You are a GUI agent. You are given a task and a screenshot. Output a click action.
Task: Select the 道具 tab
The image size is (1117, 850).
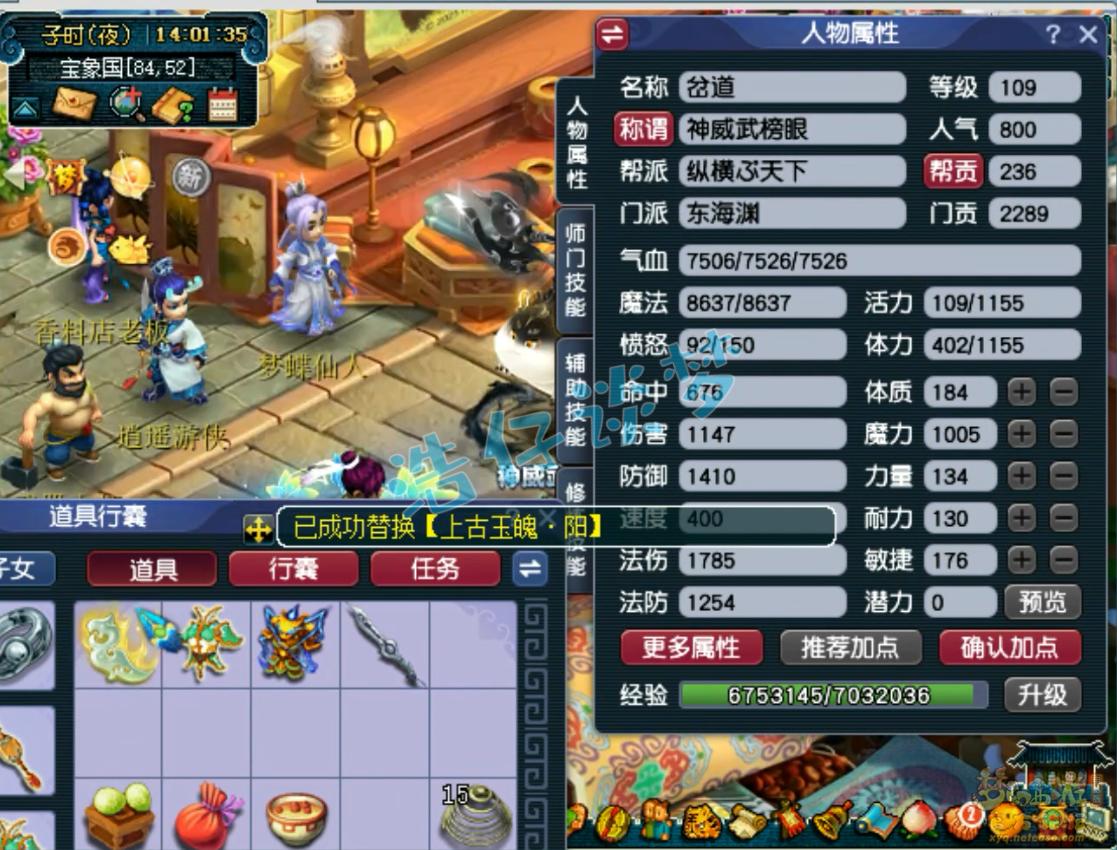tap(152, 569)
